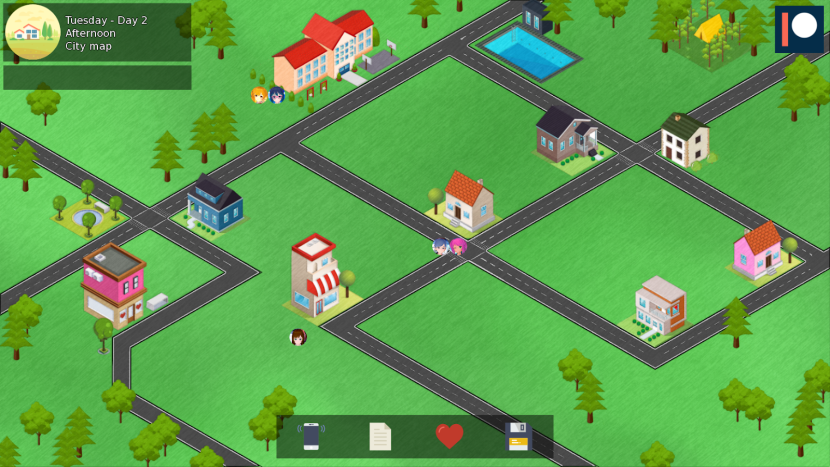Choose the shop with striped awning
Screen dimensions: 830x467
click(317, 277)
